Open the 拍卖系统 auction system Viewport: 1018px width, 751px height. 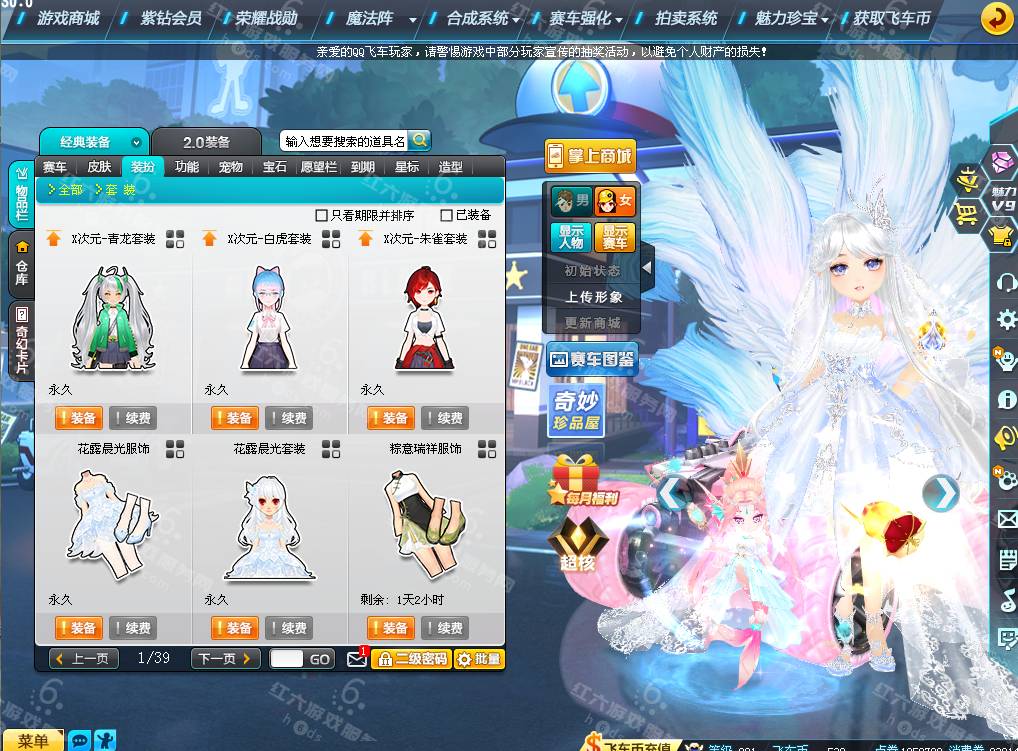(686, 18)
